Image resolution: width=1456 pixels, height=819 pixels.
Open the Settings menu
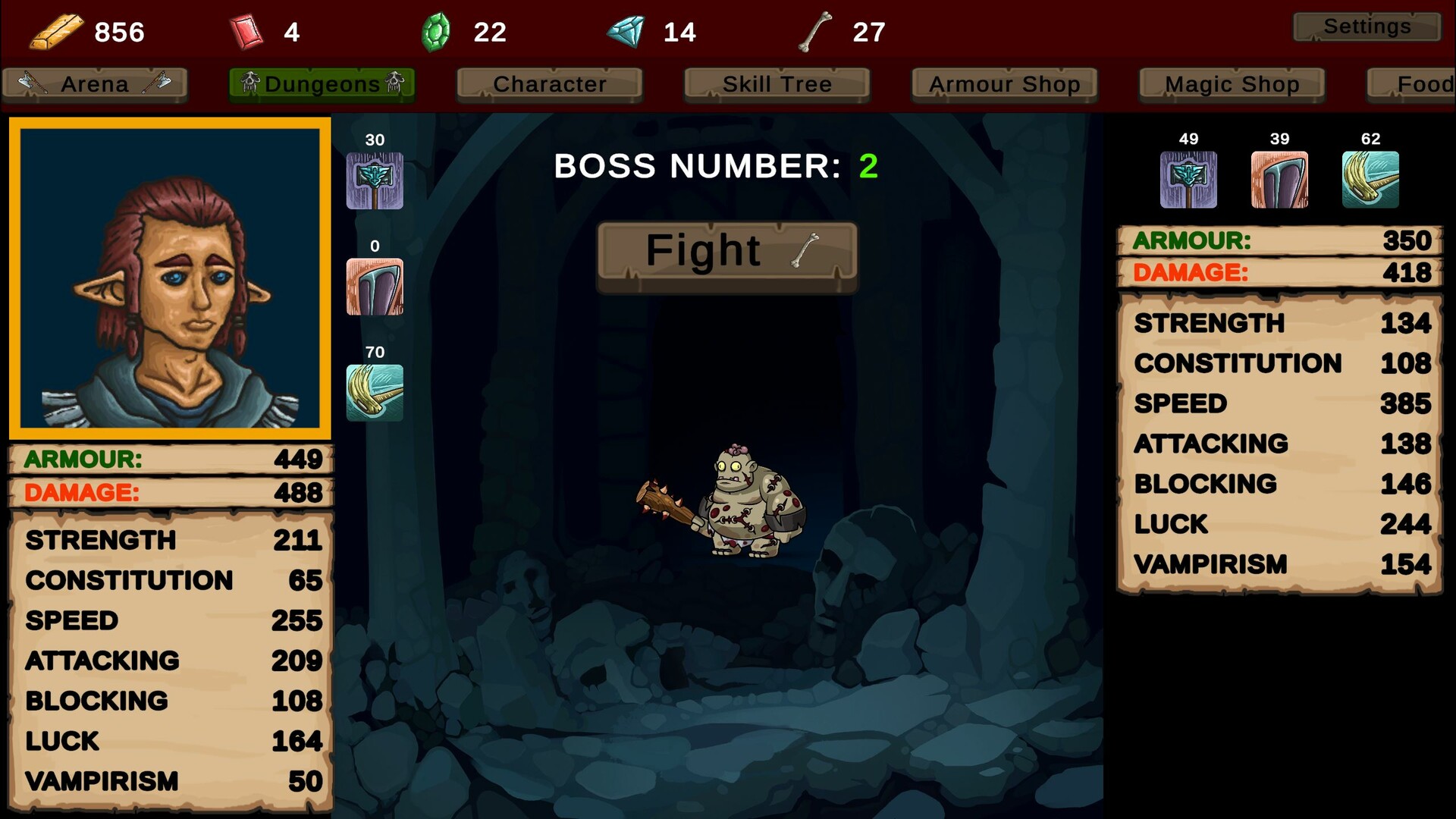[1367, 26]
